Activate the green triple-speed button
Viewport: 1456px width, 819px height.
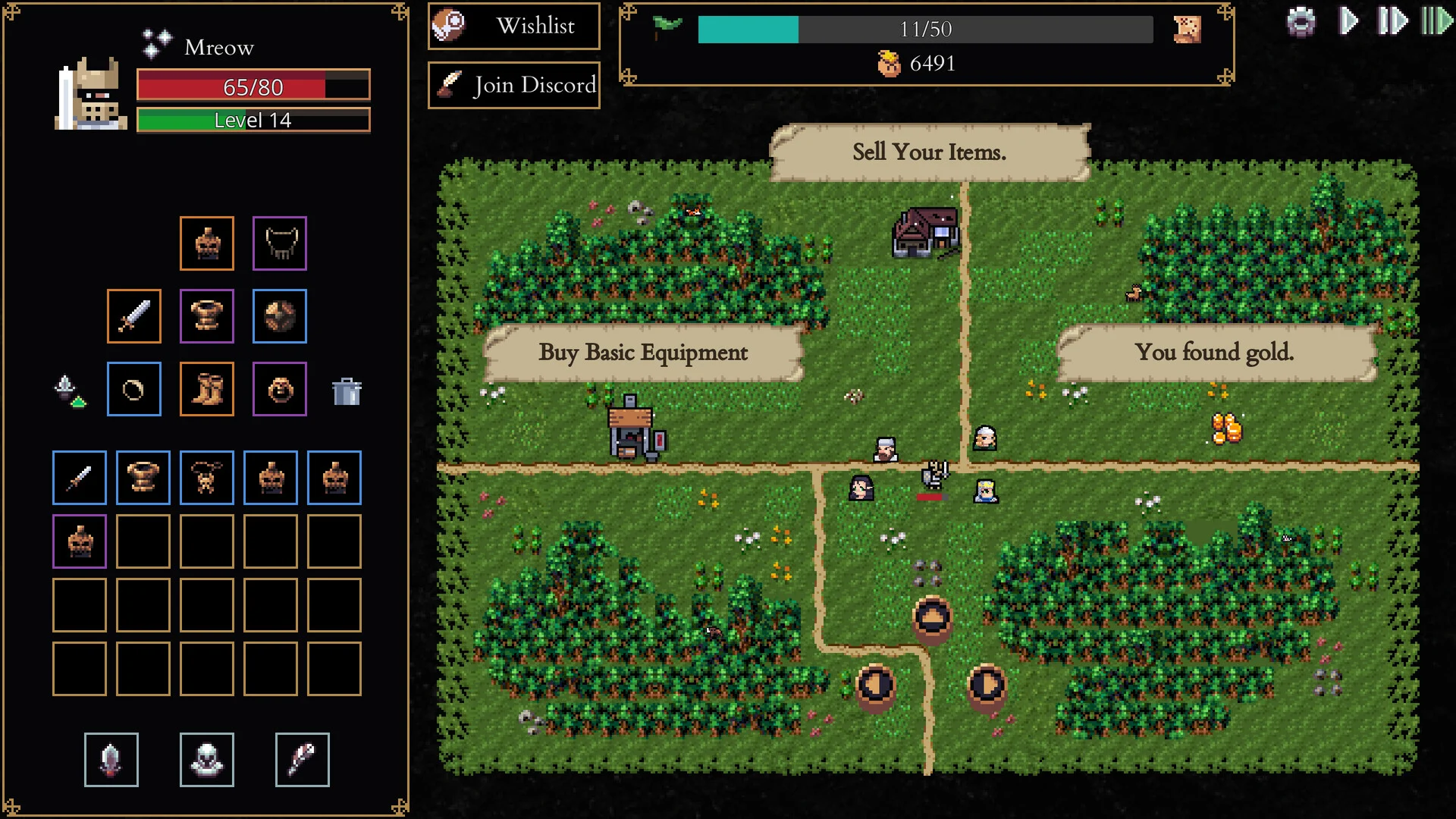point(1436,21)
